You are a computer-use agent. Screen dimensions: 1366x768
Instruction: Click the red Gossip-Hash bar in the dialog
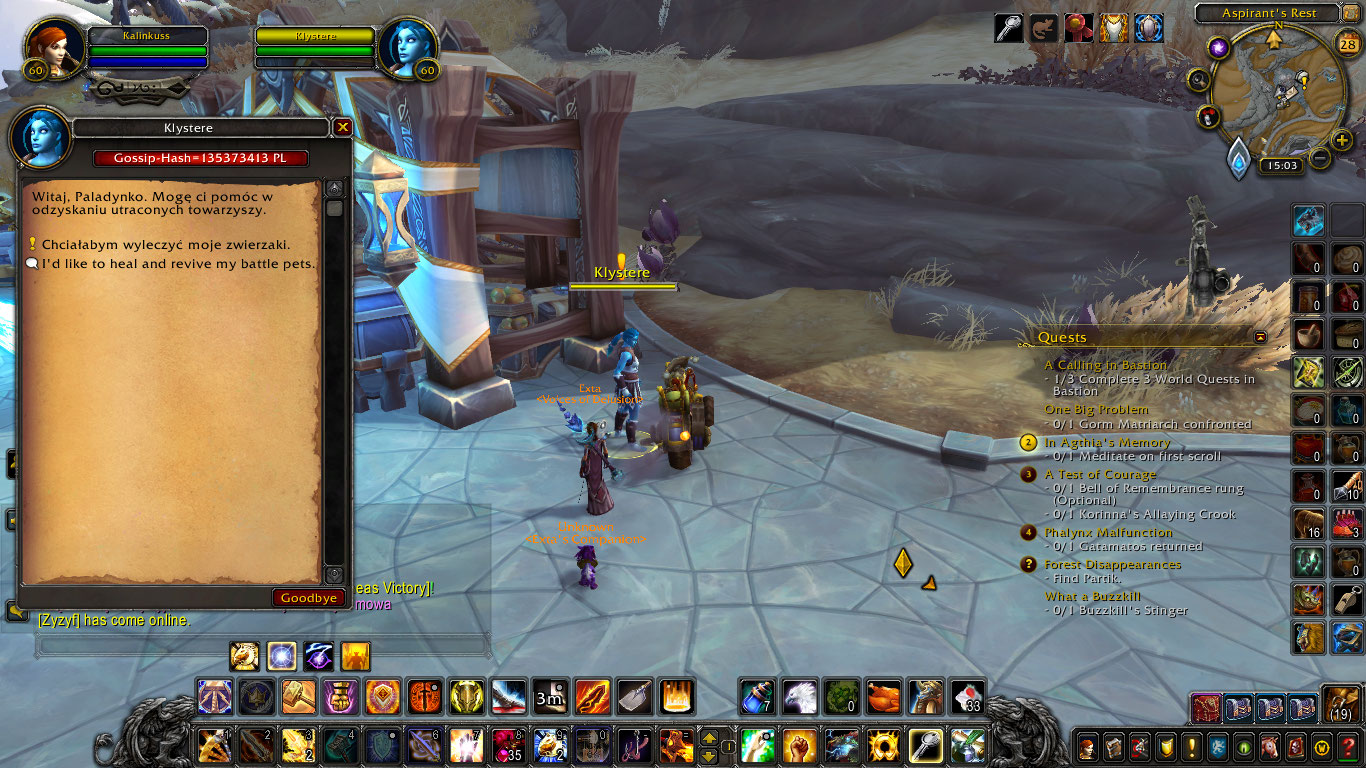click(199, 157)
